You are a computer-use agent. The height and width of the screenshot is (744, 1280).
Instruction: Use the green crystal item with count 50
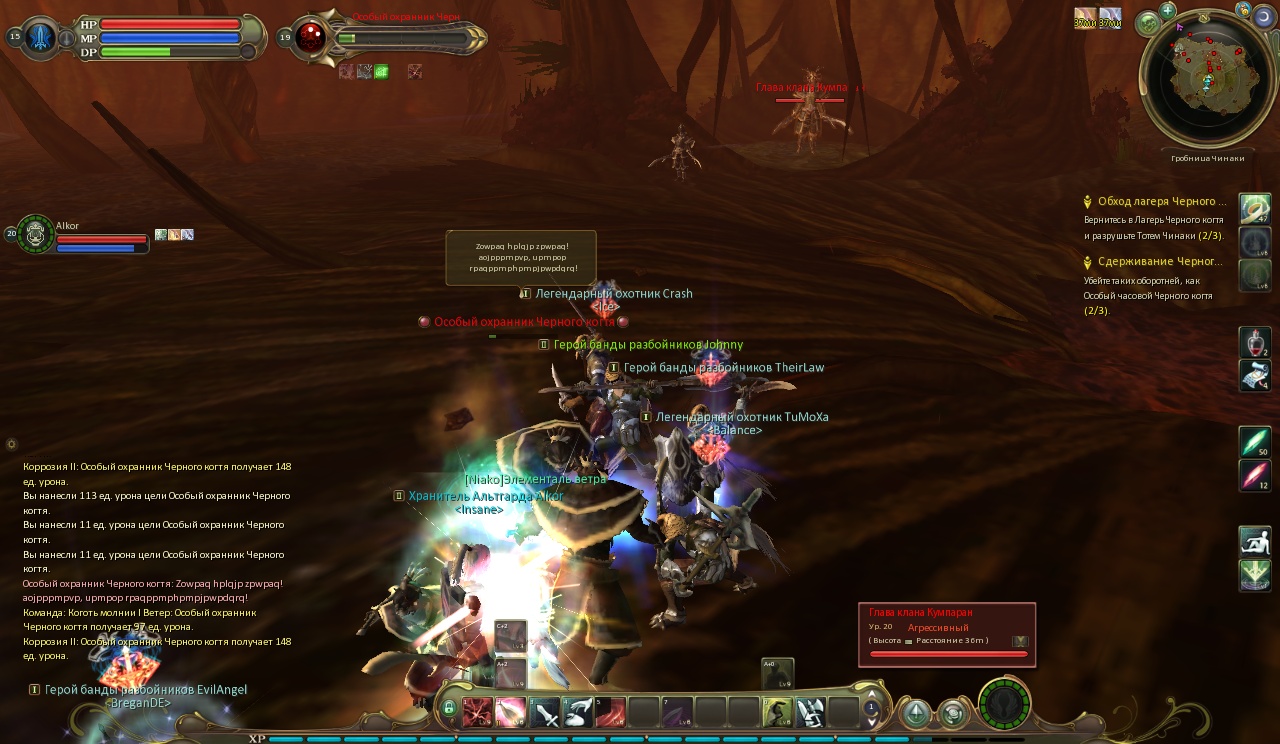click(x=1255, y=442)
